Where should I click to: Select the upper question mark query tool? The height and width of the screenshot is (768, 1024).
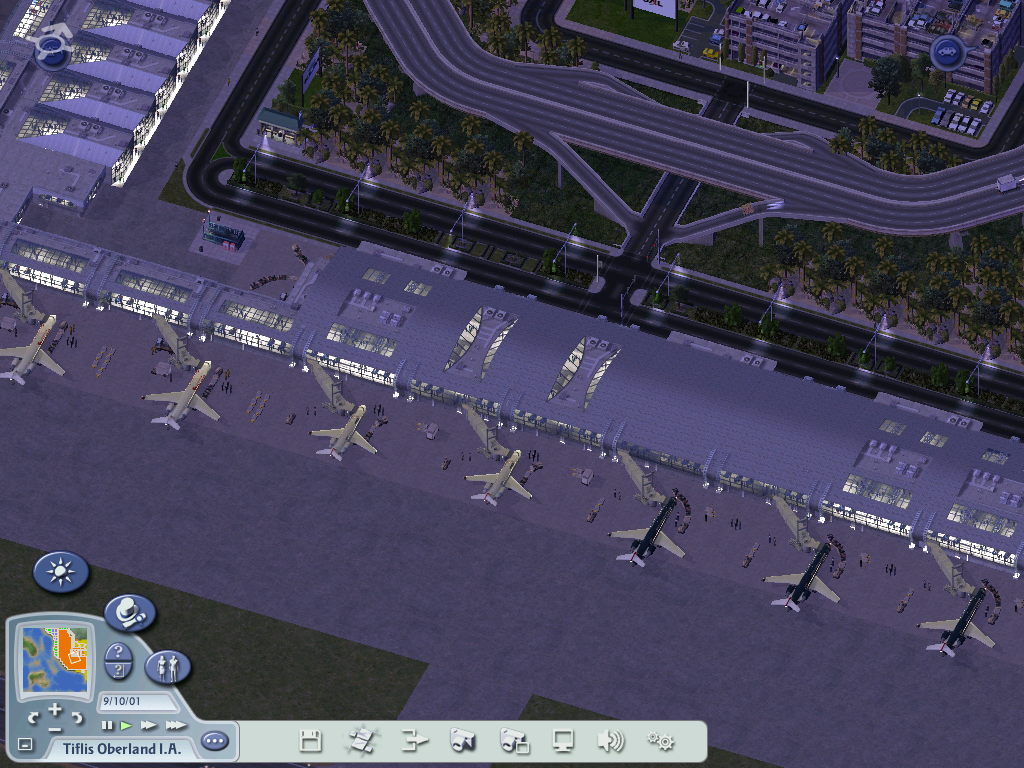click(x=118, y=652)
